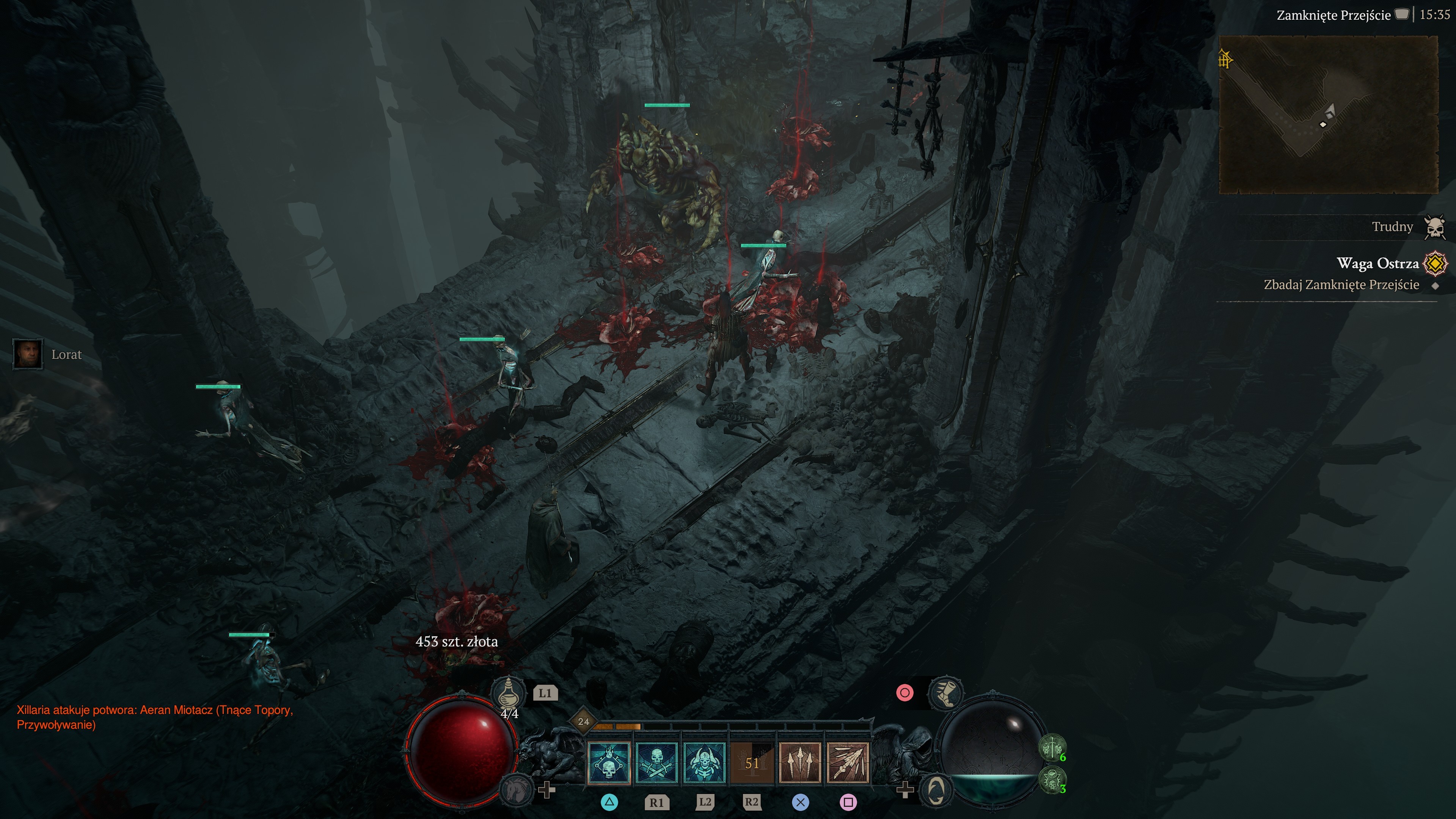Click the yellow dungeon gate map marker
Screen dimensions: 1456x819
[x=1225, y=59]
